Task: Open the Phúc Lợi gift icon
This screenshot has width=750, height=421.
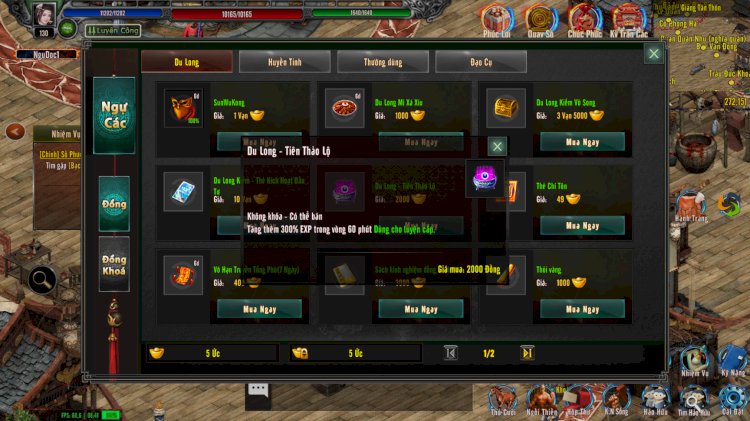Action: click(497, 17)
